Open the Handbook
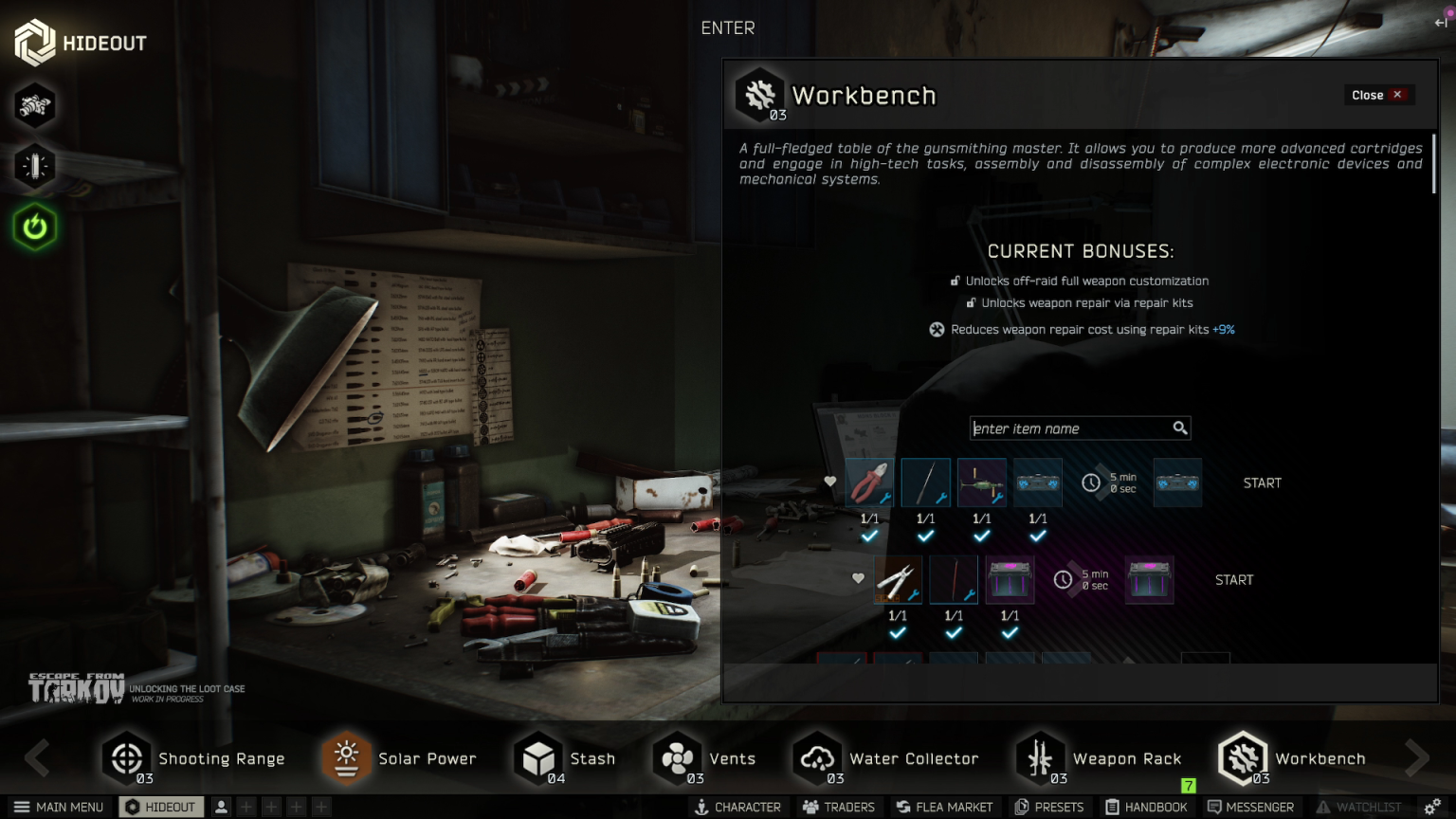This screenshot has width=1456, height=819. [1146, 807]
